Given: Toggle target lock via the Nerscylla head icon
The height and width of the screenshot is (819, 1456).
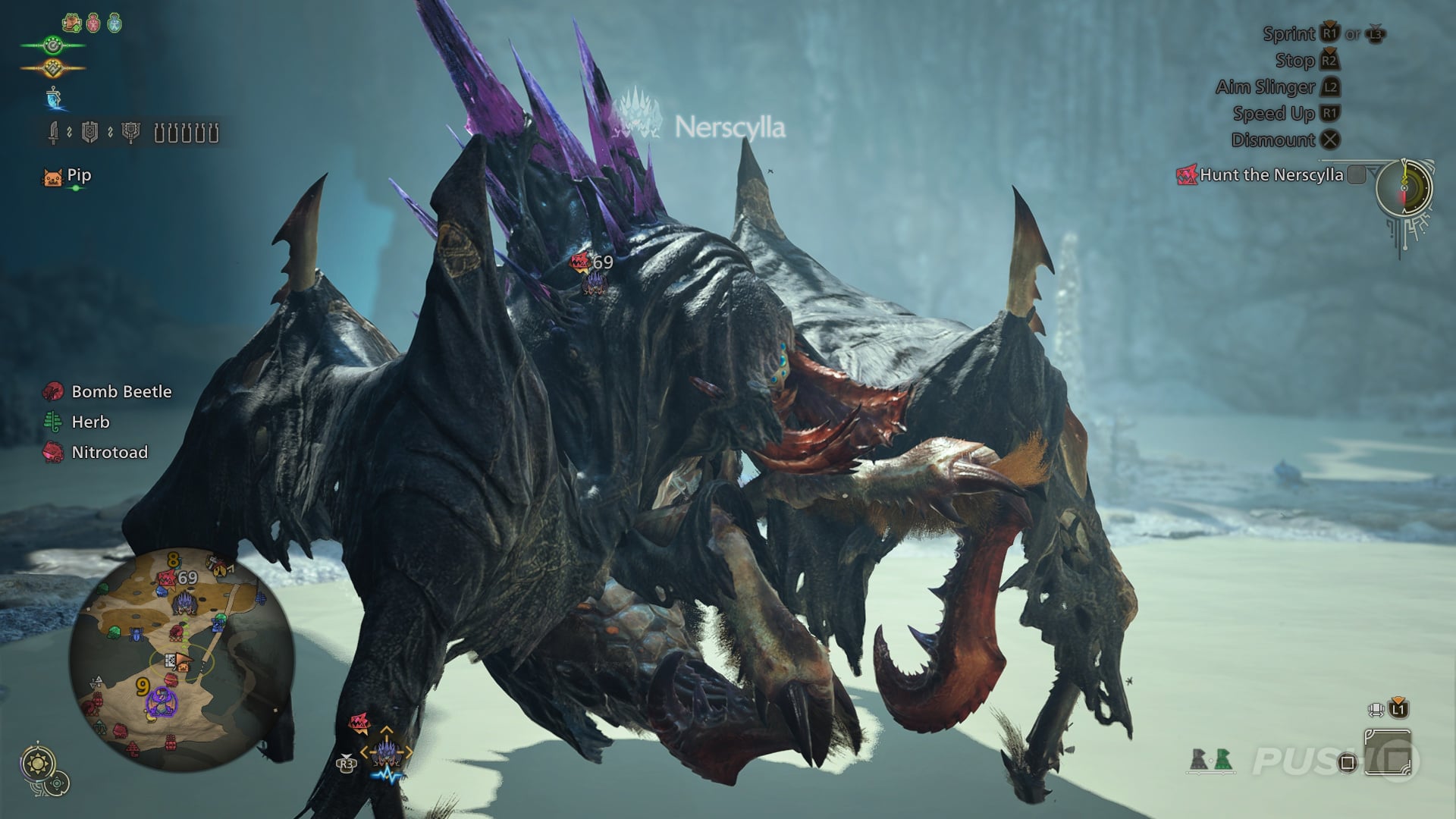Looking at the screenshot, I should (387, 752).
